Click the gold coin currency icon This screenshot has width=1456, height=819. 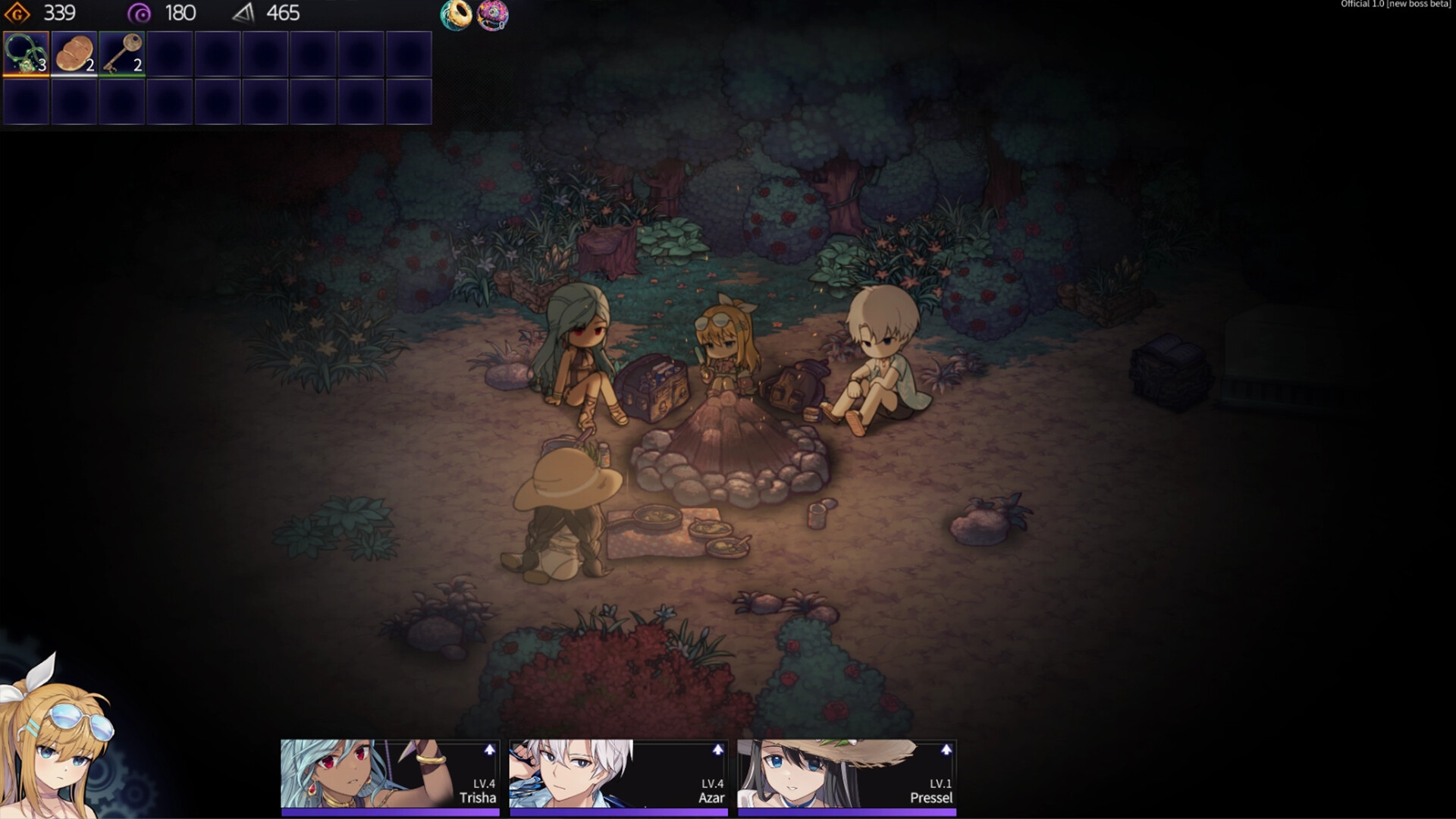(17, 13)
